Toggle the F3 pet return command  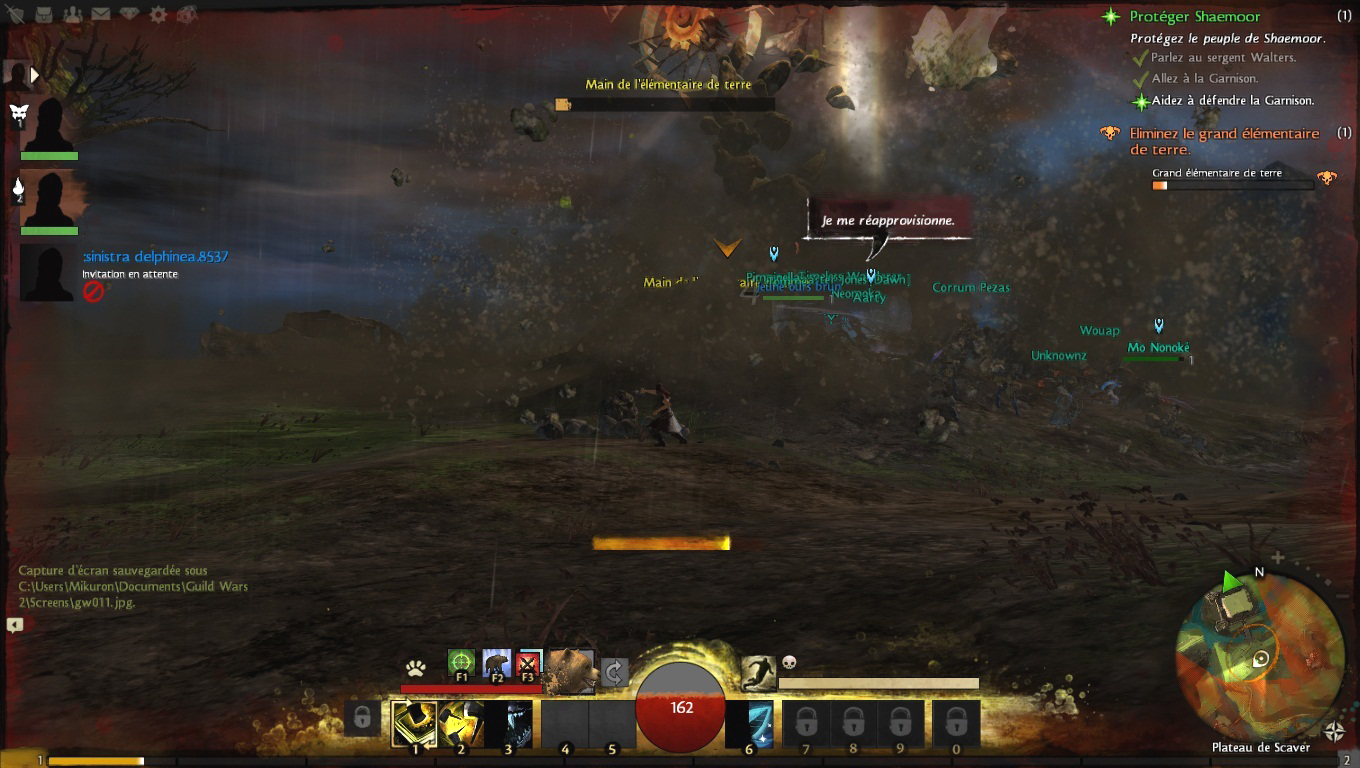click(529, 664)
